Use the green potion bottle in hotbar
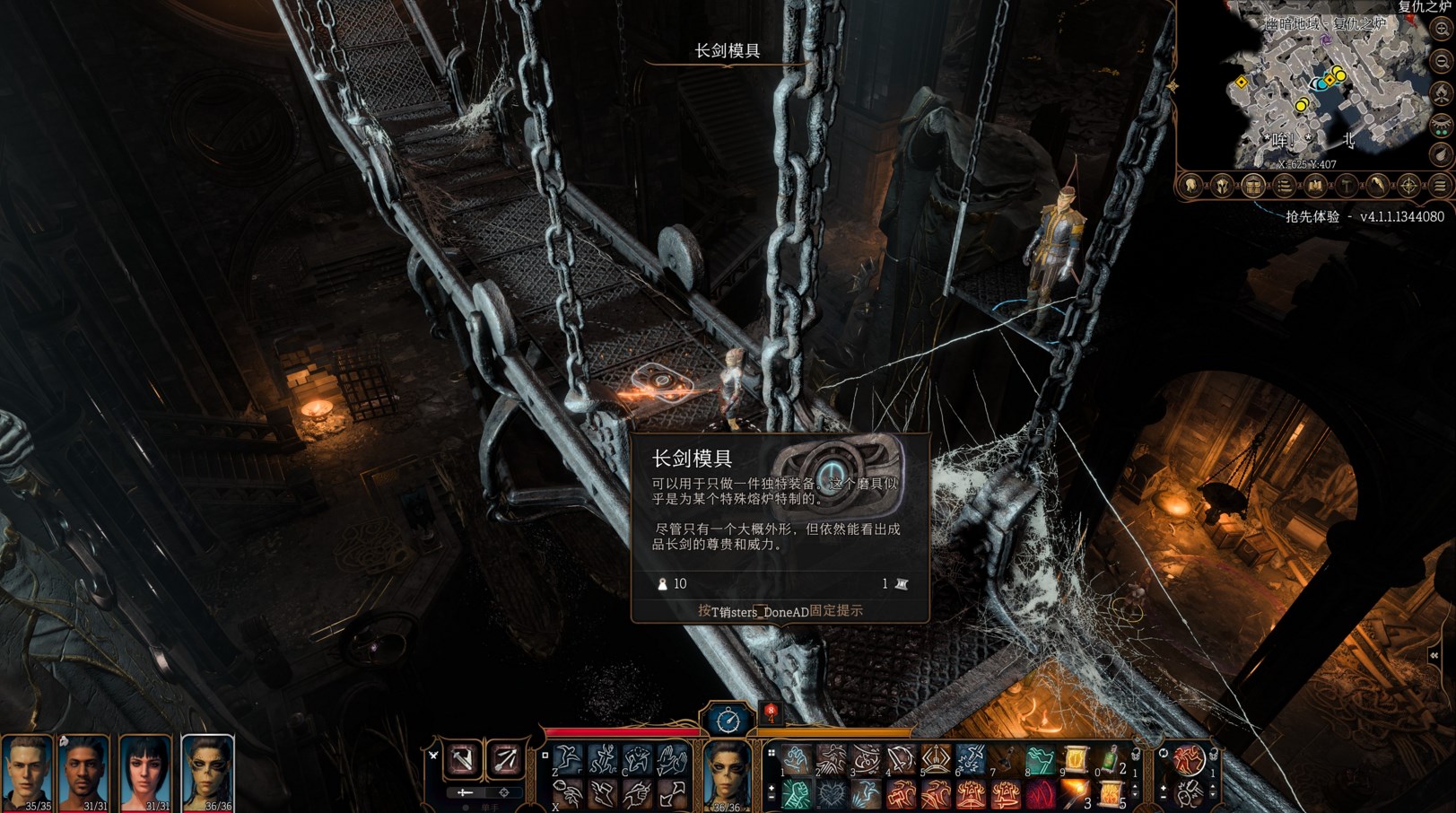Viewport: 1456px width, 813px height. point(1111,760)
